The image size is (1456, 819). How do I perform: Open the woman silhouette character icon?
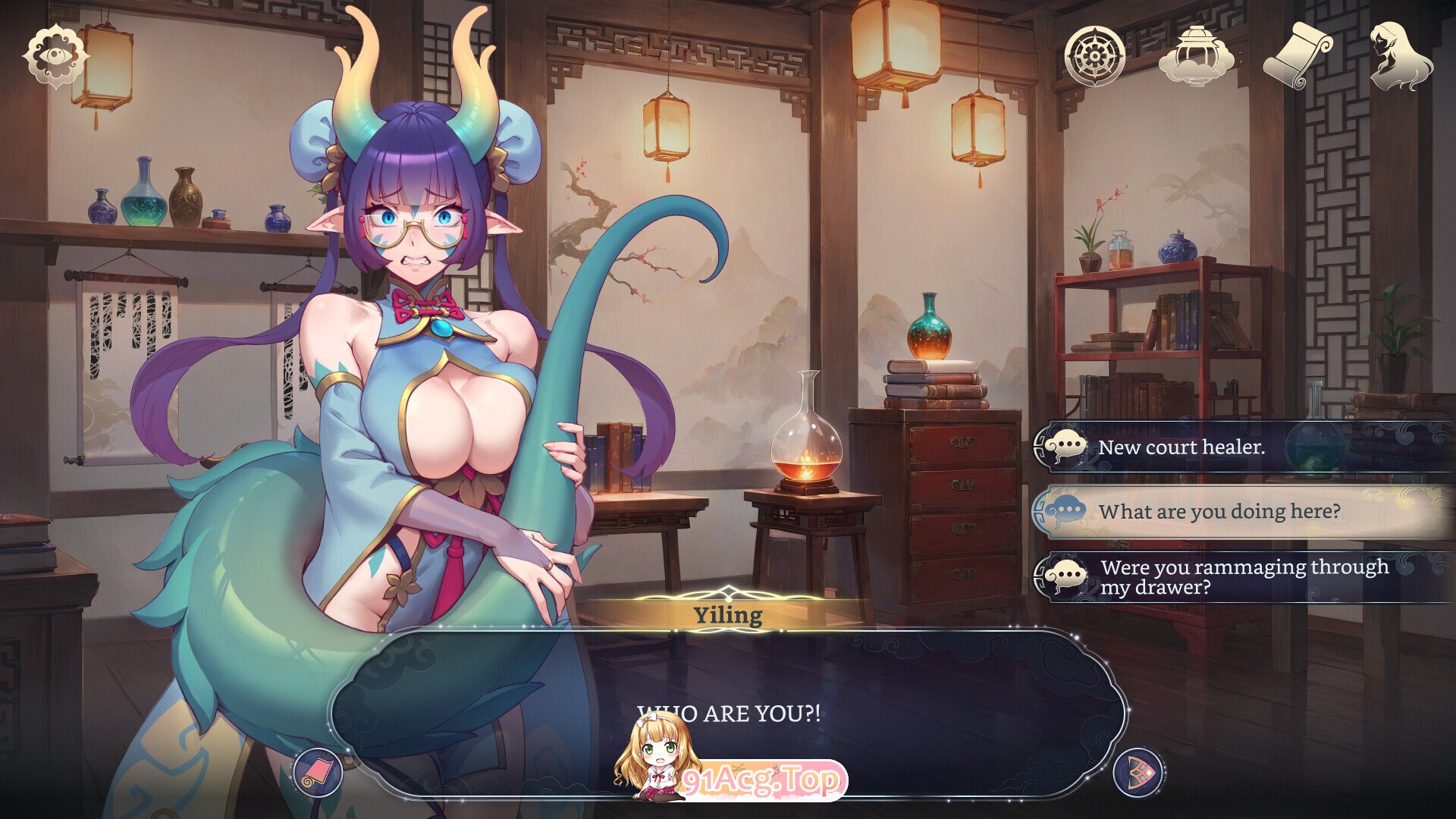[x=1400, y=56]
